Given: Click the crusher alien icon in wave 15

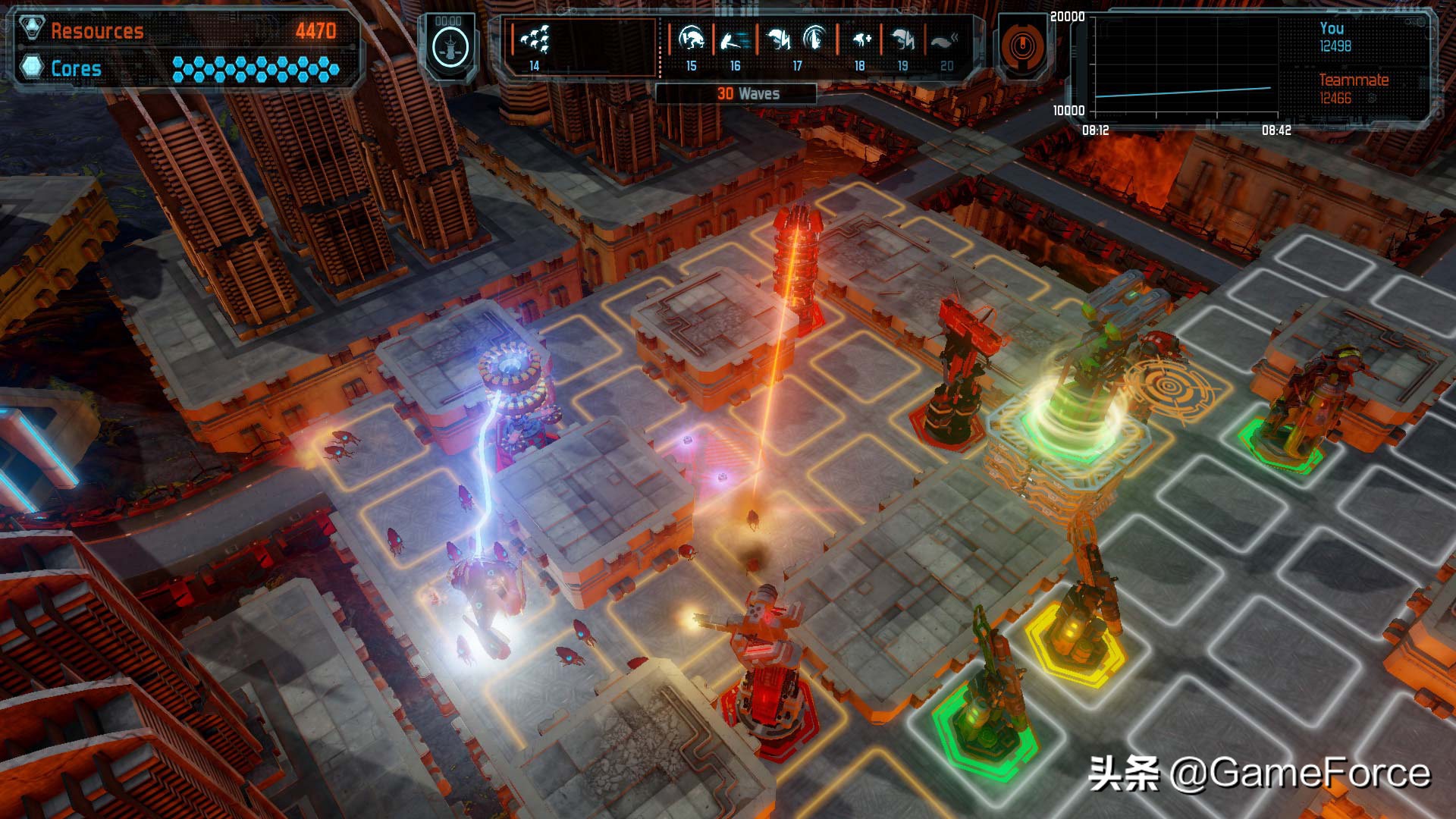Looking at the screenshot, I should click(691, 37).
